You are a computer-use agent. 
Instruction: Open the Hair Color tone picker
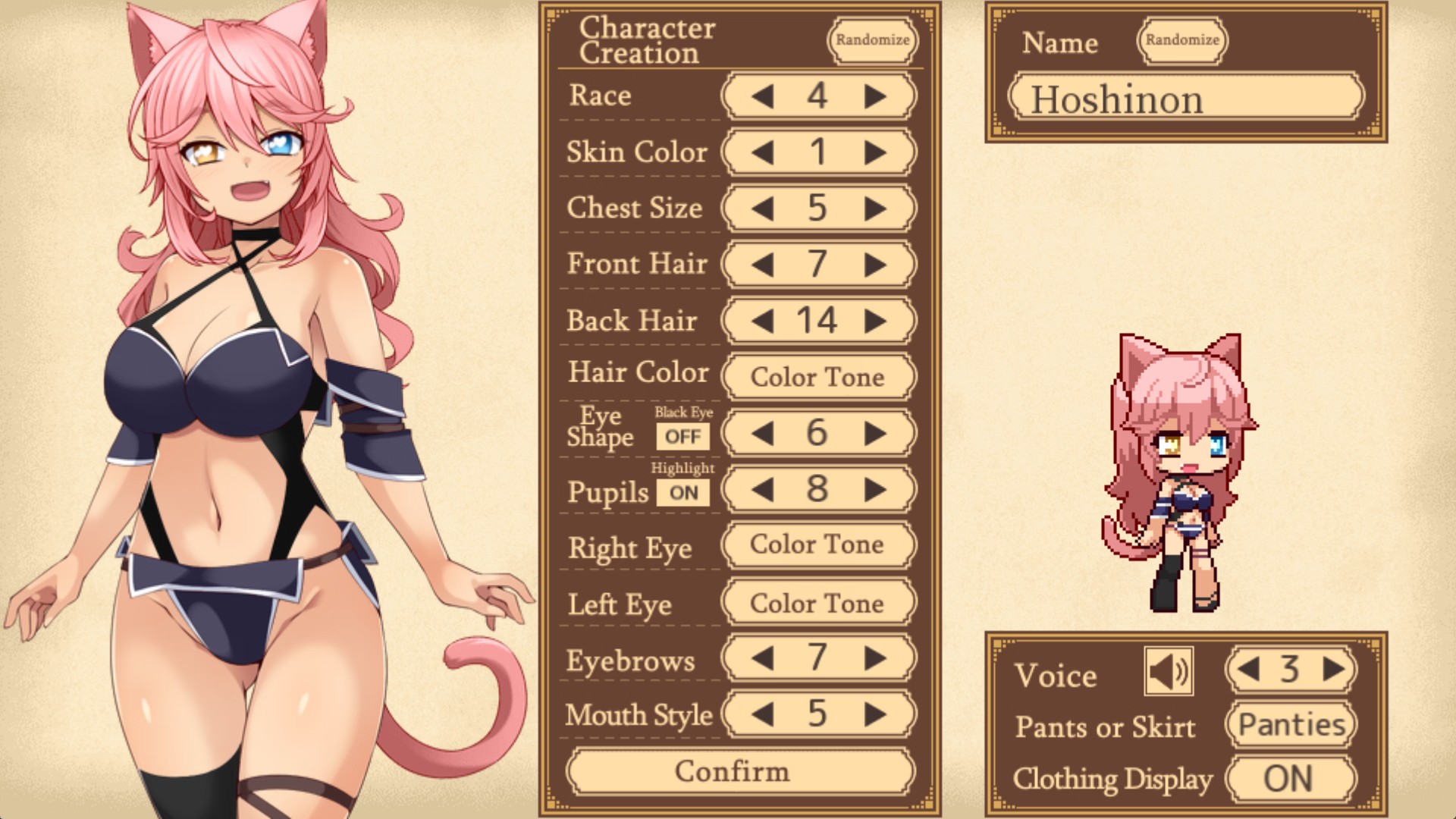(817, 377)
